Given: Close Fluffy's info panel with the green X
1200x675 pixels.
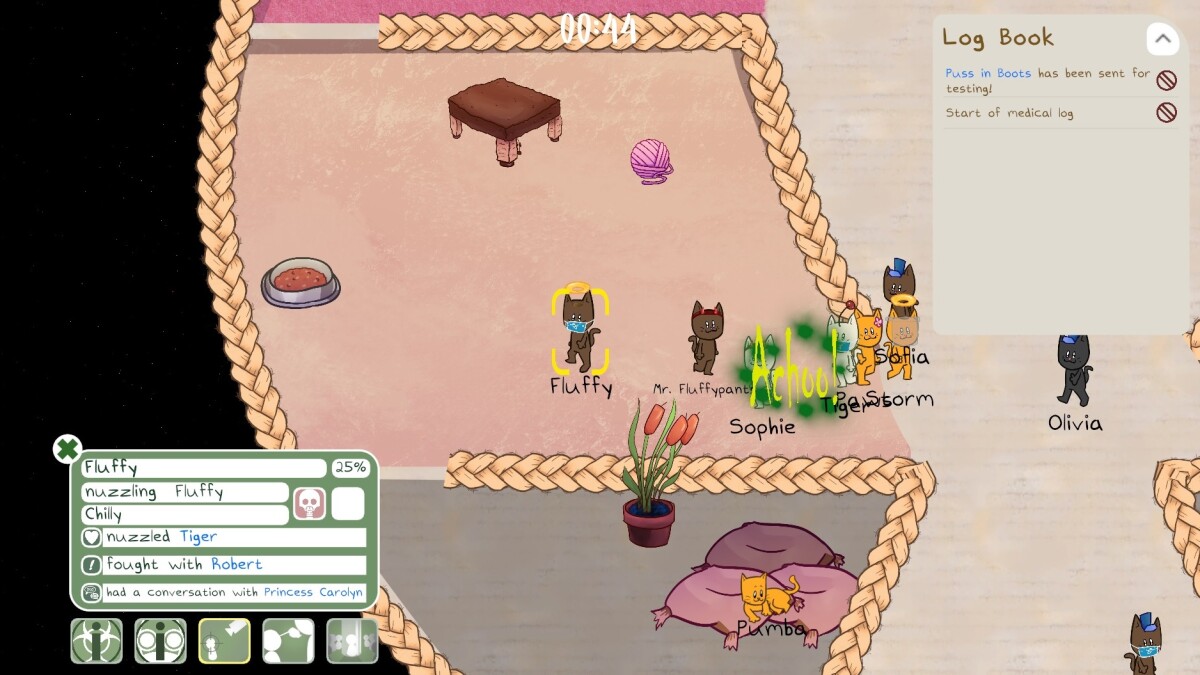Looking at the screenshot, I should click(67, 449).
